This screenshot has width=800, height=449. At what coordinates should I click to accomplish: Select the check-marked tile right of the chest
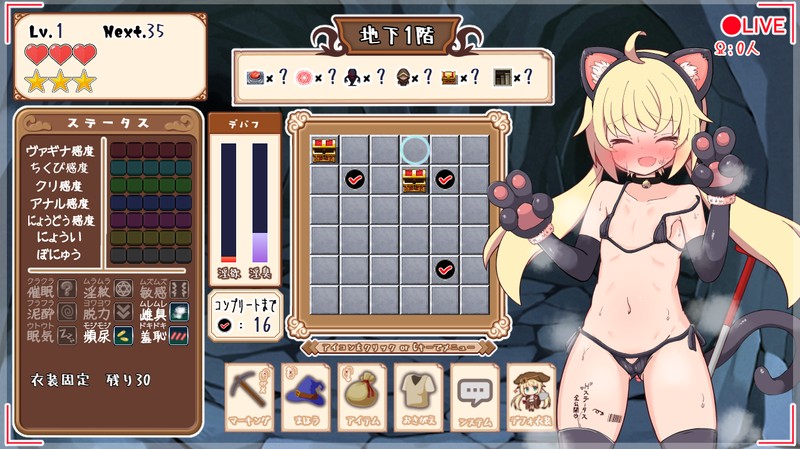point(445,180)
